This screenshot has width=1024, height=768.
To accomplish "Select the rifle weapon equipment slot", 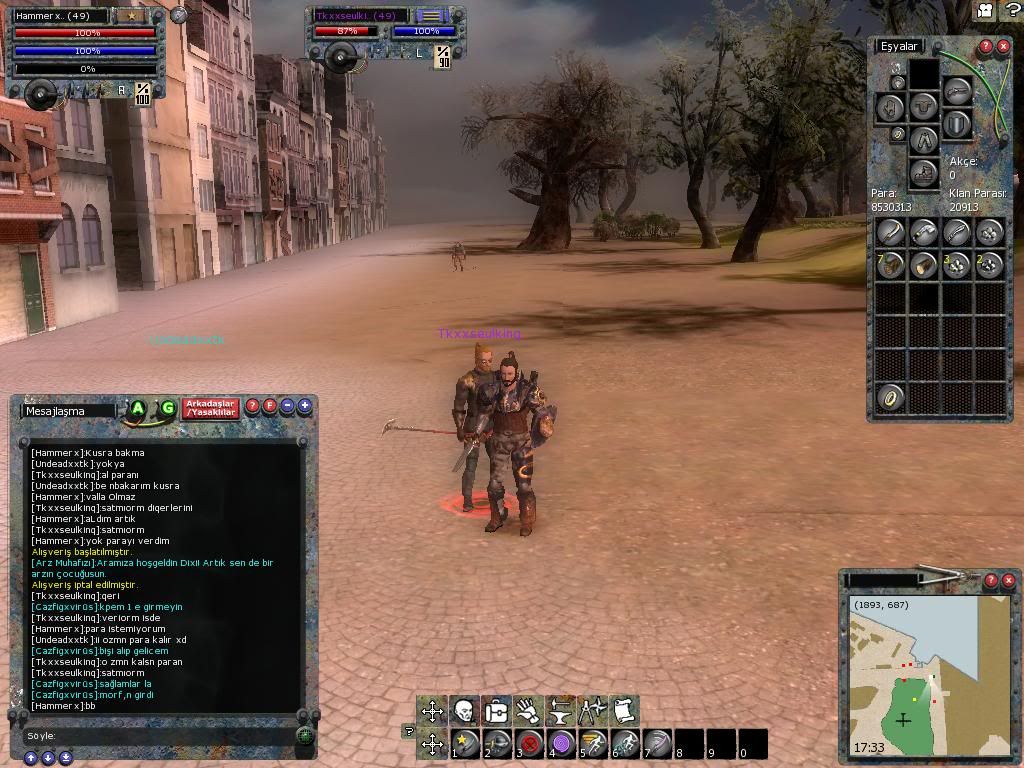I will point(957,92).
